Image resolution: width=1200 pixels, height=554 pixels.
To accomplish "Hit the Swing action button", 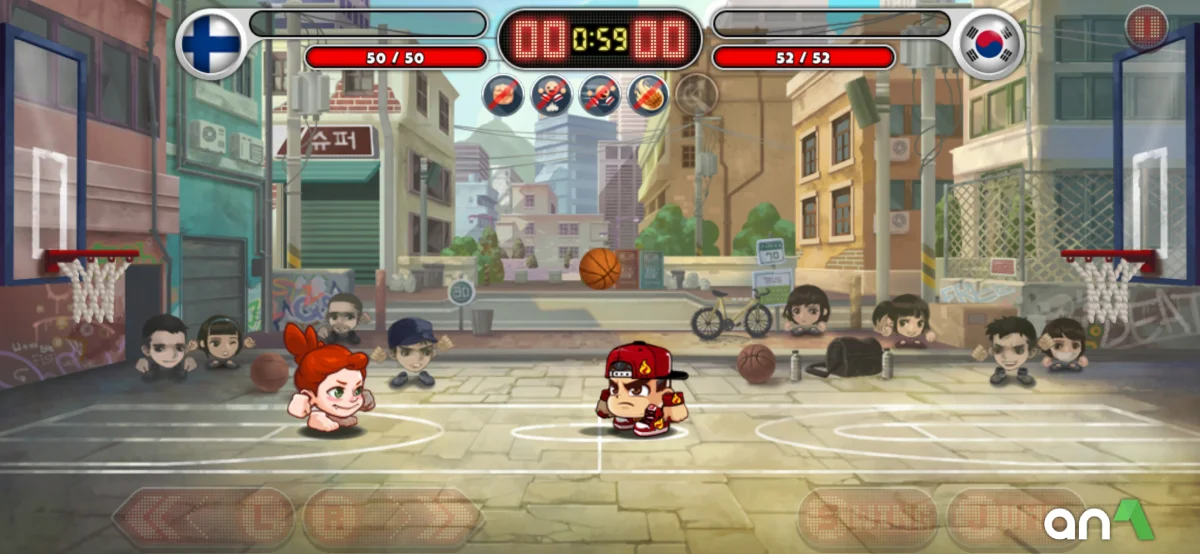I will (x=867, y=519).
